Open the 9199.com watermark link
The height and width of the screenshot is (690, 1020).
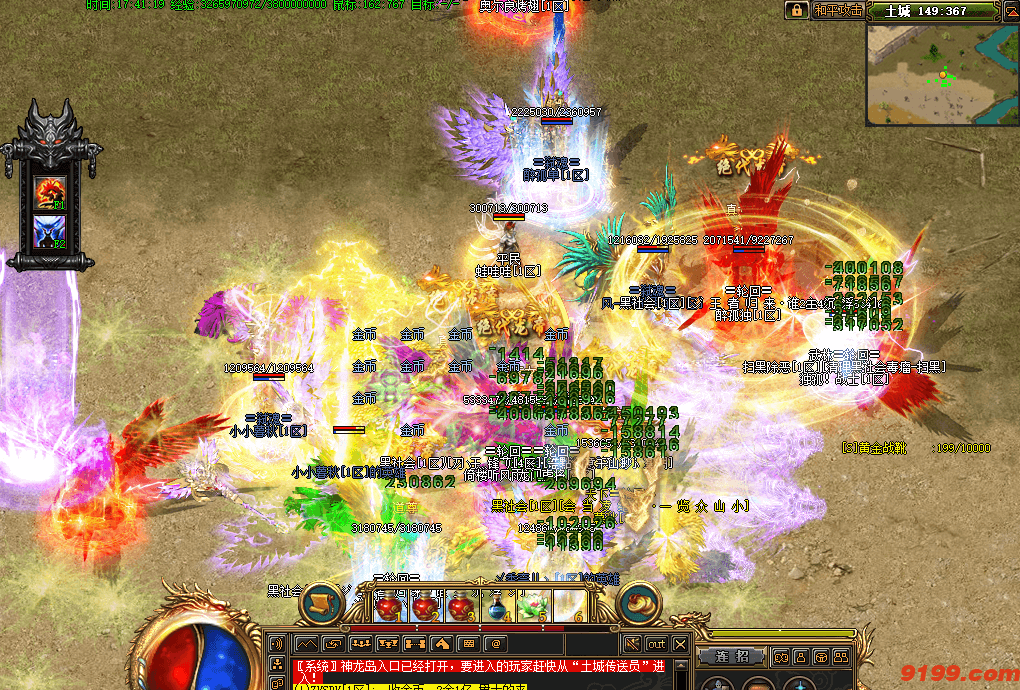pos(958,674)
